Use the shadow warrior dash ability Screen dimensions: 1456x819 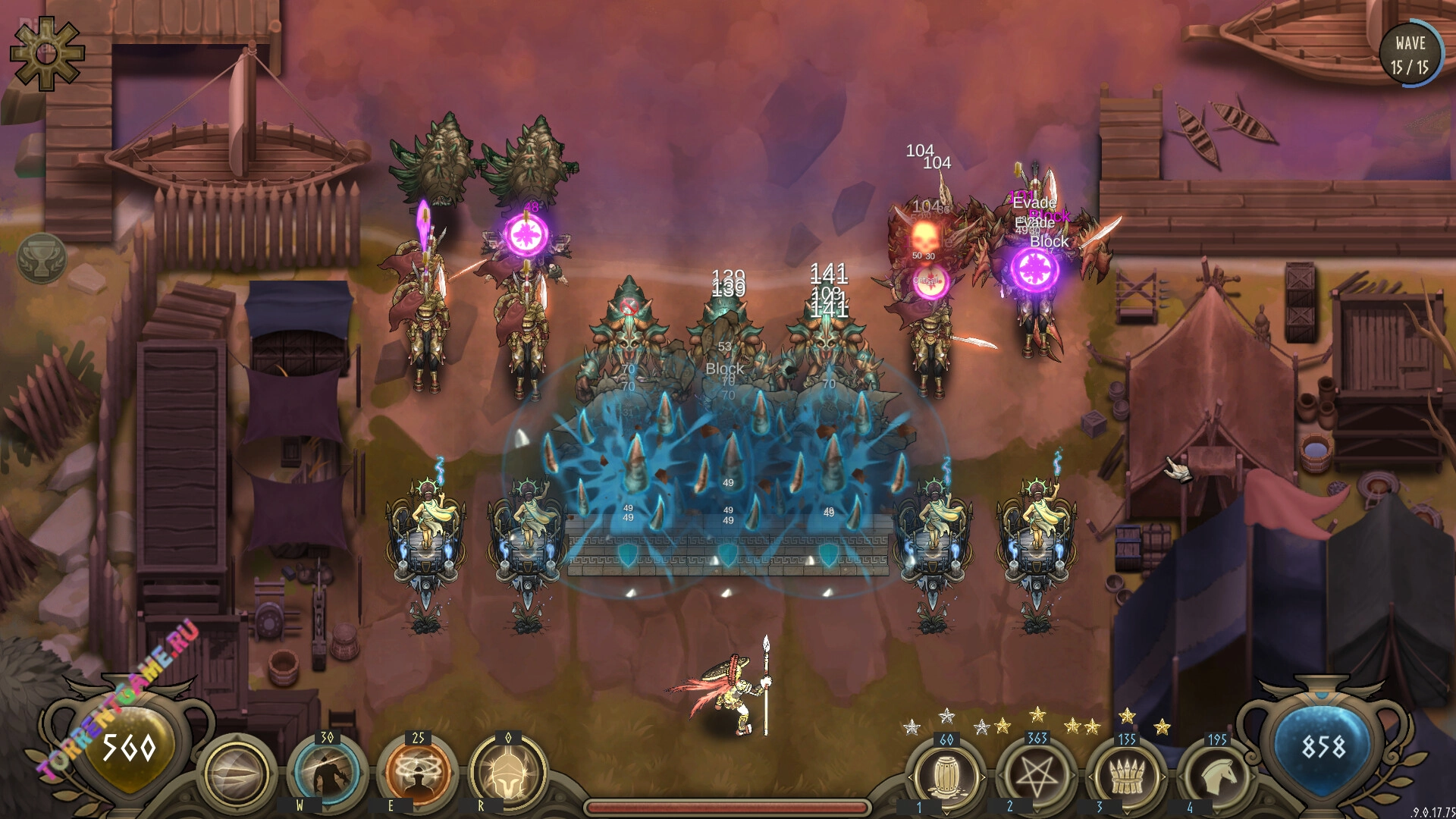327,773
